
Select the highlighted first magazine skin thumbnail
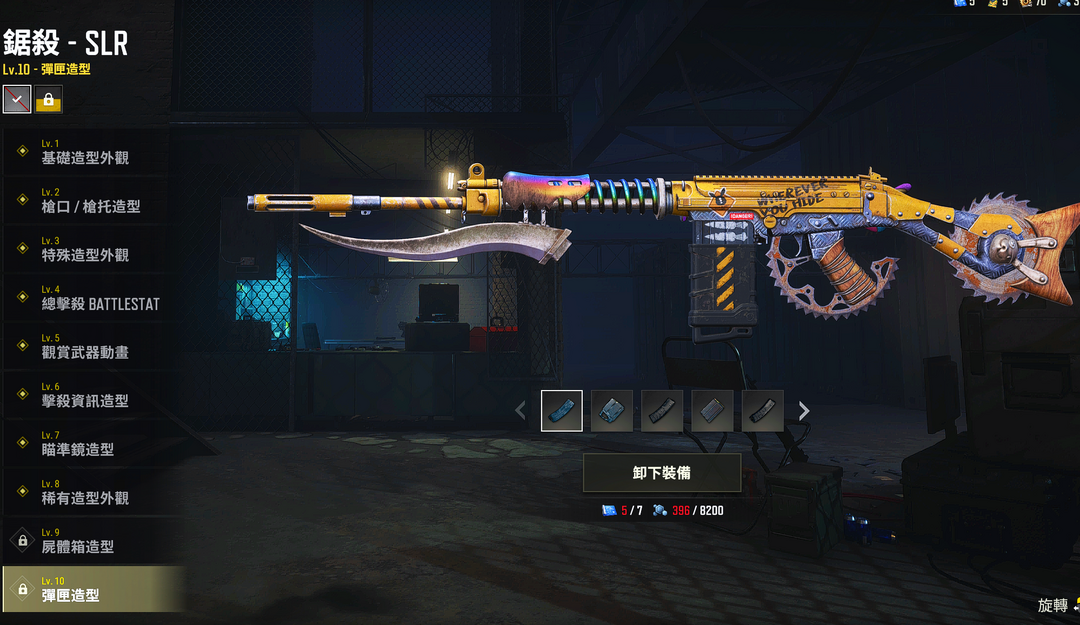coord(562,410)
